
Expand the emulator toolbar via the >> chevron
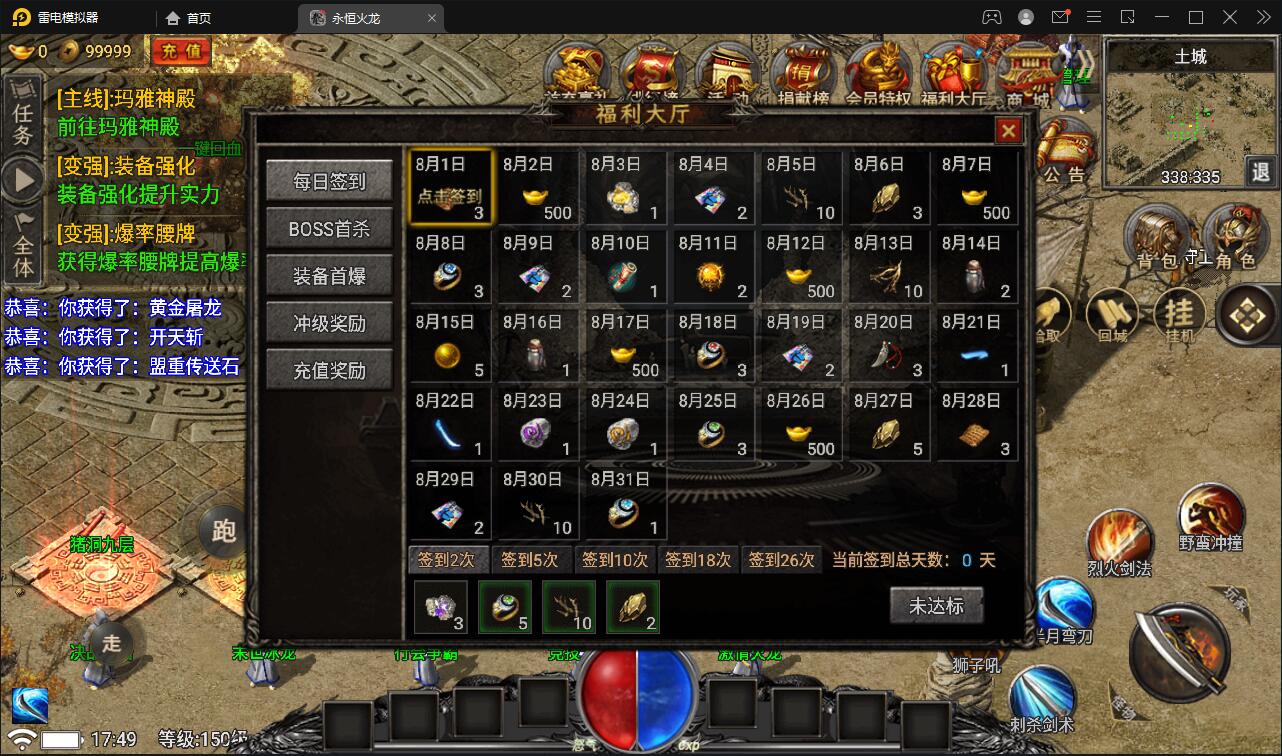1262,17
